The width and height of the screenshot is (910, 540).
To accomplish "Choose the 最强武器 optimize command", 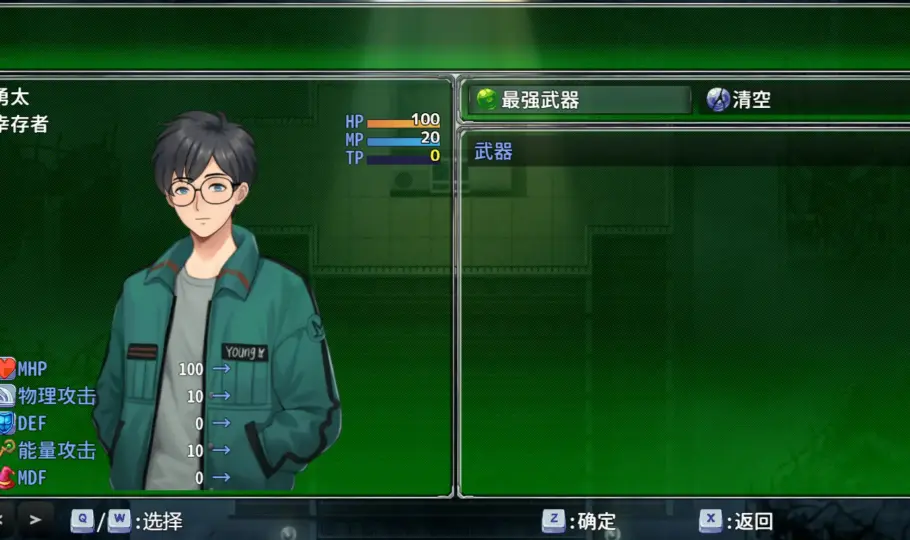I will pyautogui.click(x=579, y=100).
